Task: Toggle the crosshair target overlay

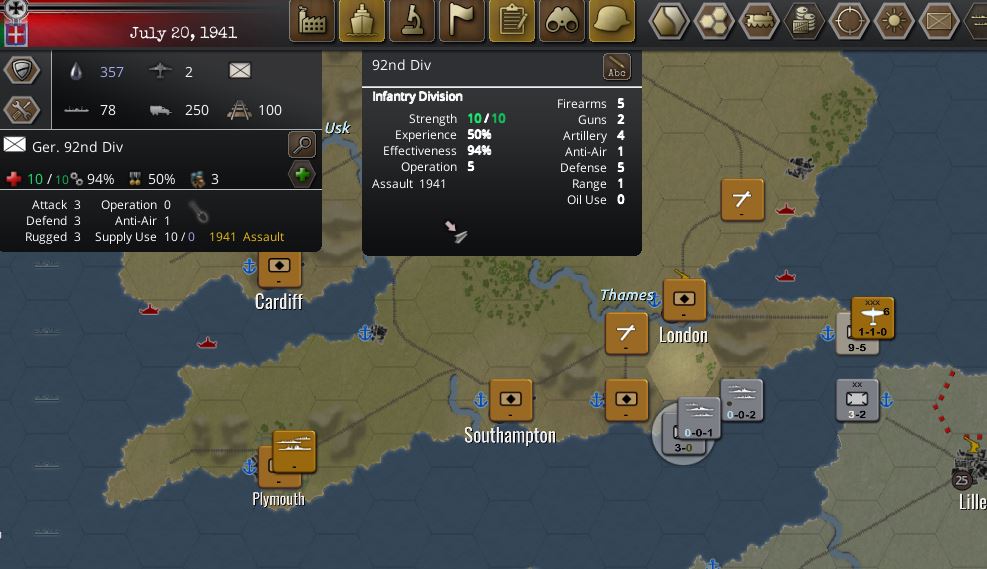Action: pyautogui.click(x=850, y=21)
